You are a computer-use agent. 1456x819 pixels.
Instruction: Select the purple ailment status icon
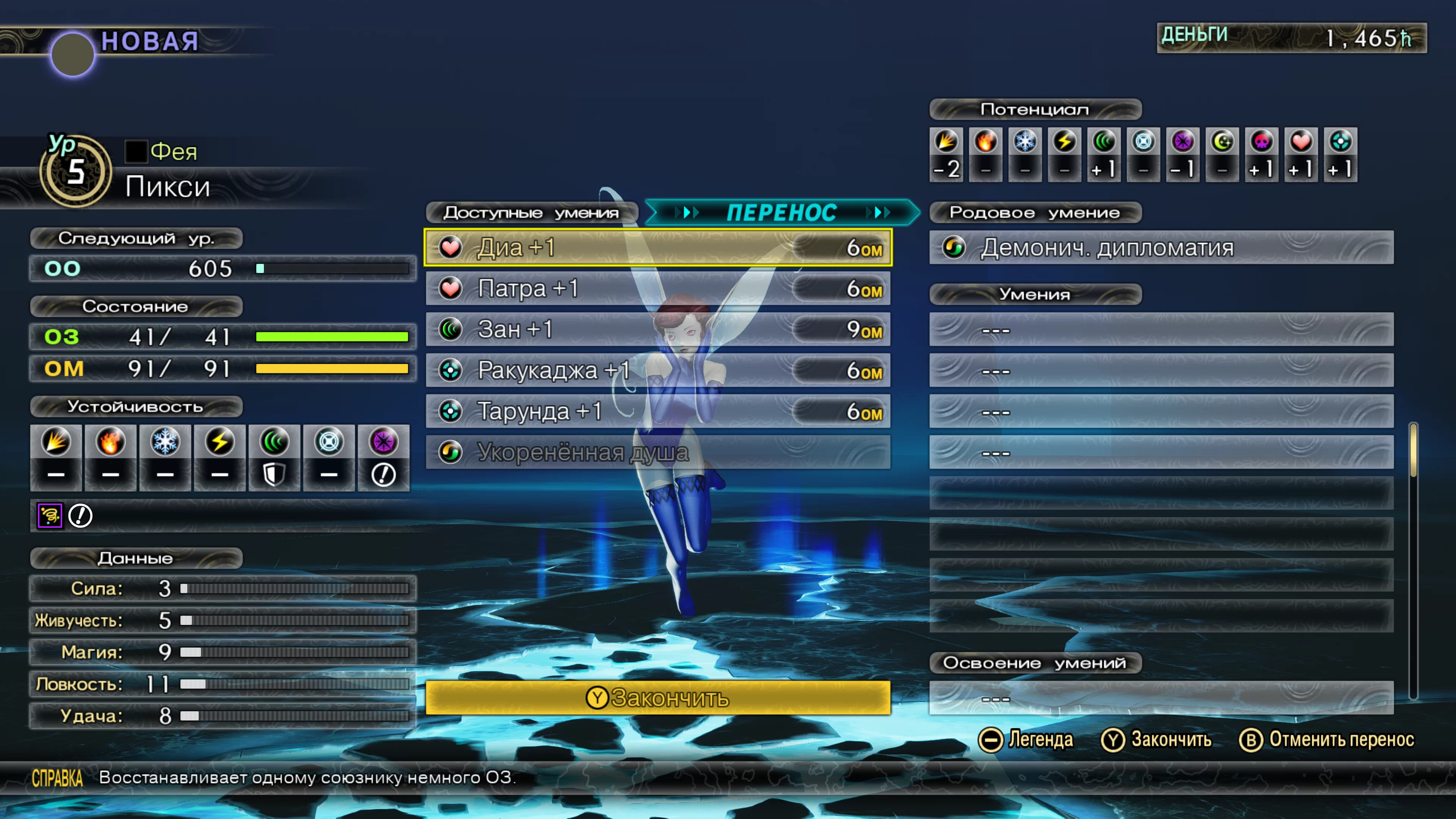tap(50, 516)
